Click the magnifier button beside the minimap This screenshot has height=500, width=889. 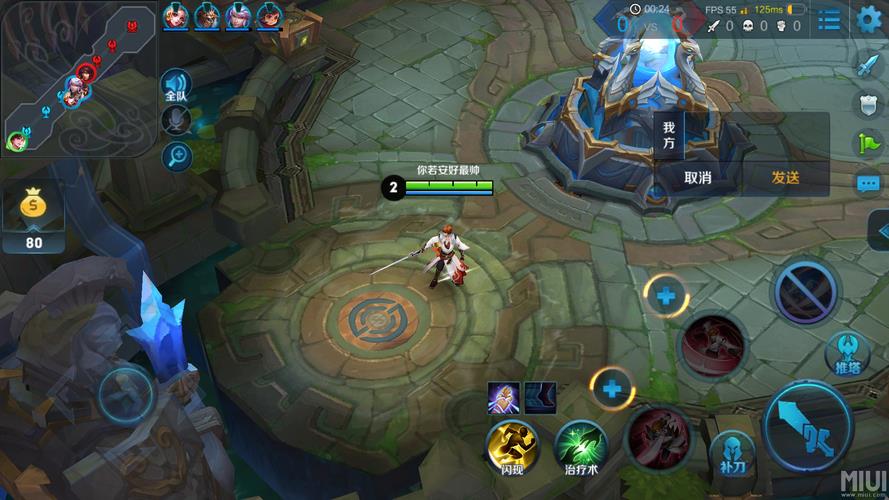[x=177, y=155]
